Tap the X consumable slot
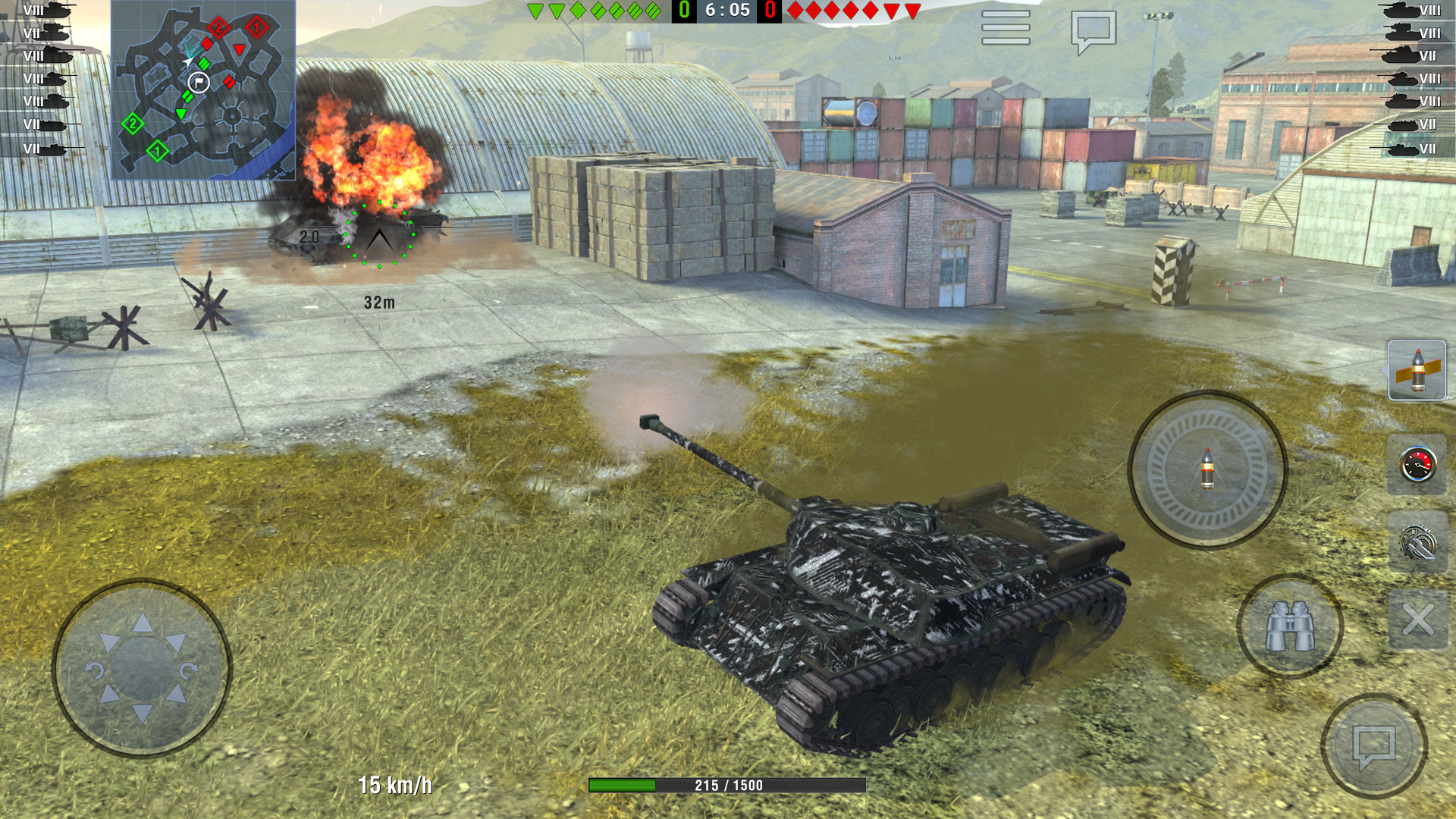This screenshot has width=1456, height=819. tap(1417, 620)
